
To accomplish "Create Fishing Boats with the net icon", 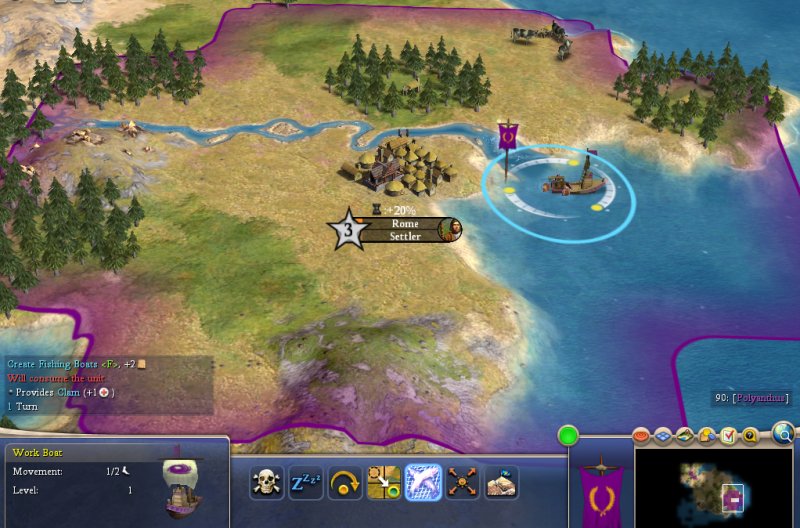I will pyautogui.click(x=423, y=483).
